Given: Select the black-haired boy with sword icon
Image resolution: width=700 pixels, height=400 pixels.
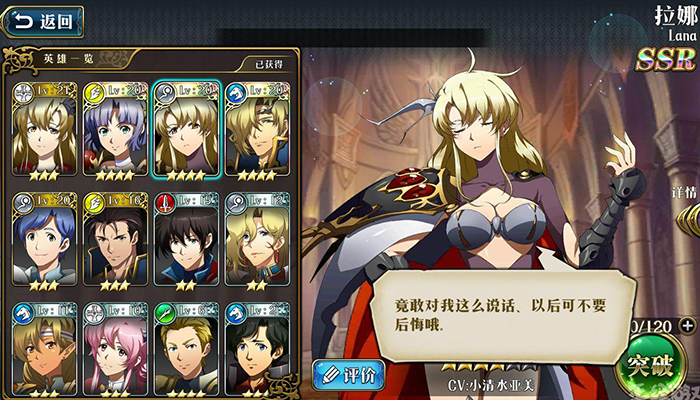Looking at the screenshot, I should coord(185,240).
